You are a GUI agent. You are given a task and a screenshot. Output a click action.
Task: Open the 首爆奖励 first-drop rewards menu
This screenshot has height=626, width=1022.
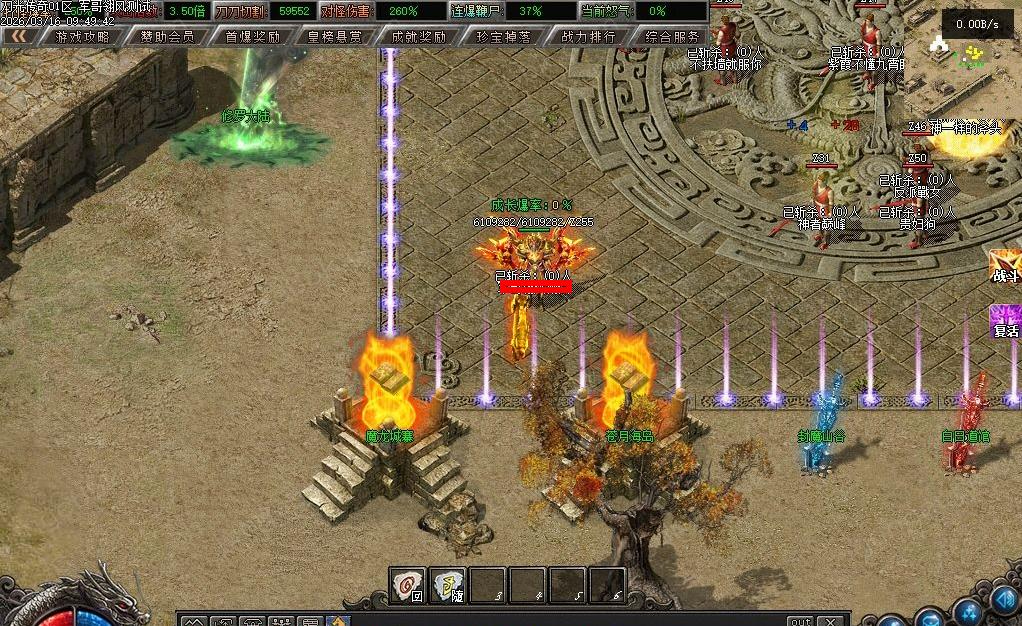[251, 36]
